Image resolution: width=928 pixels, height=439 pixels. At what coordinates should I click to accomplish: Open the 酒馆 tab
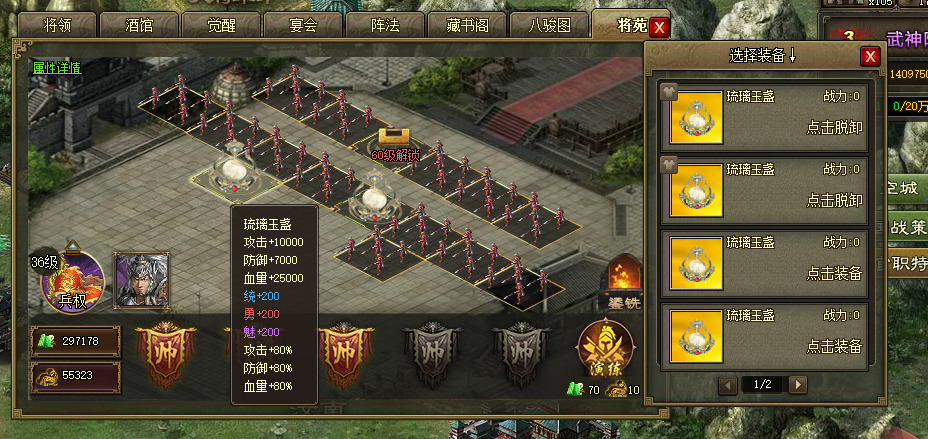(x=148, y=26)
